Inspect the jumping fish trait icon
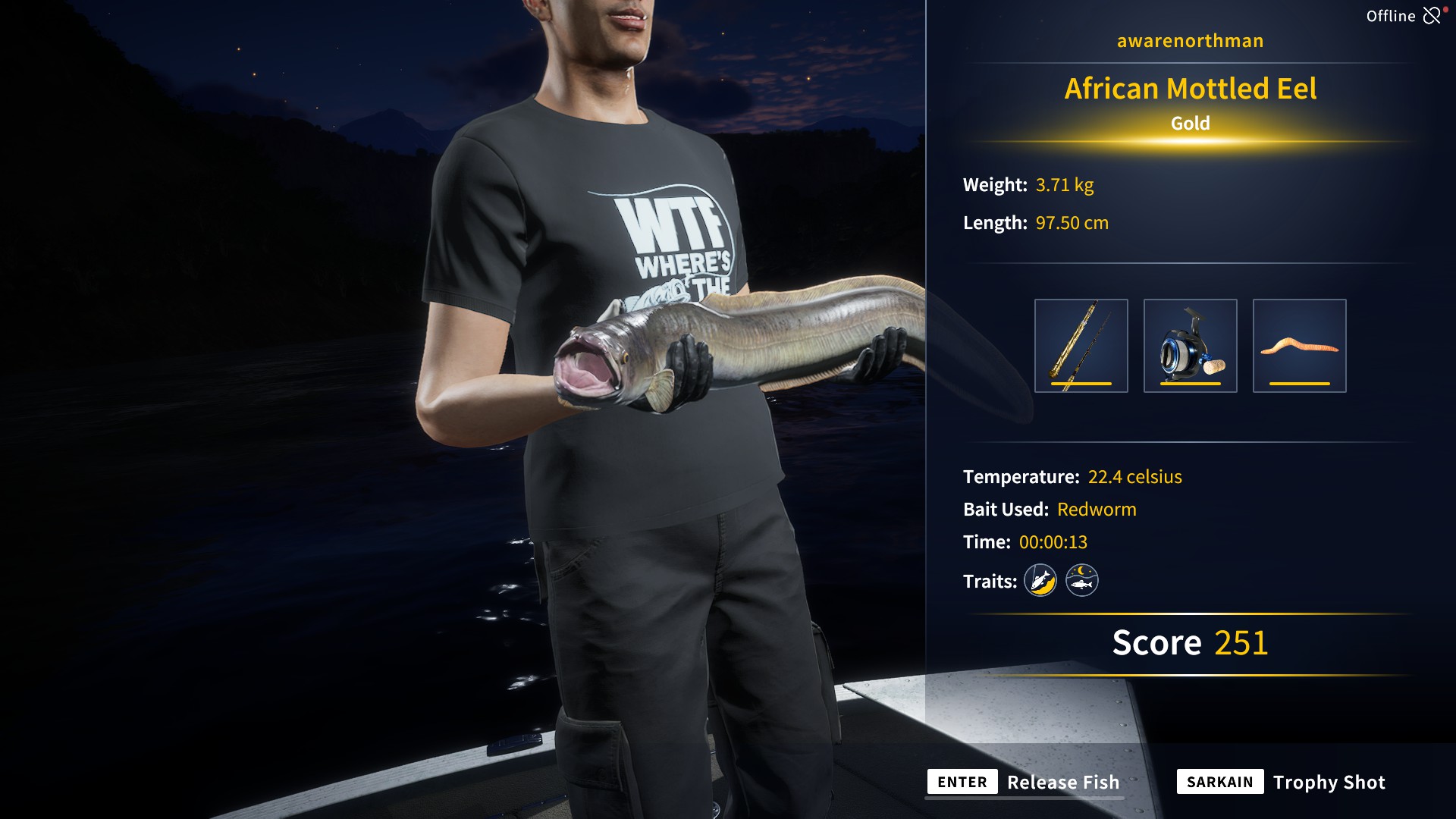 click(1040, 581)
